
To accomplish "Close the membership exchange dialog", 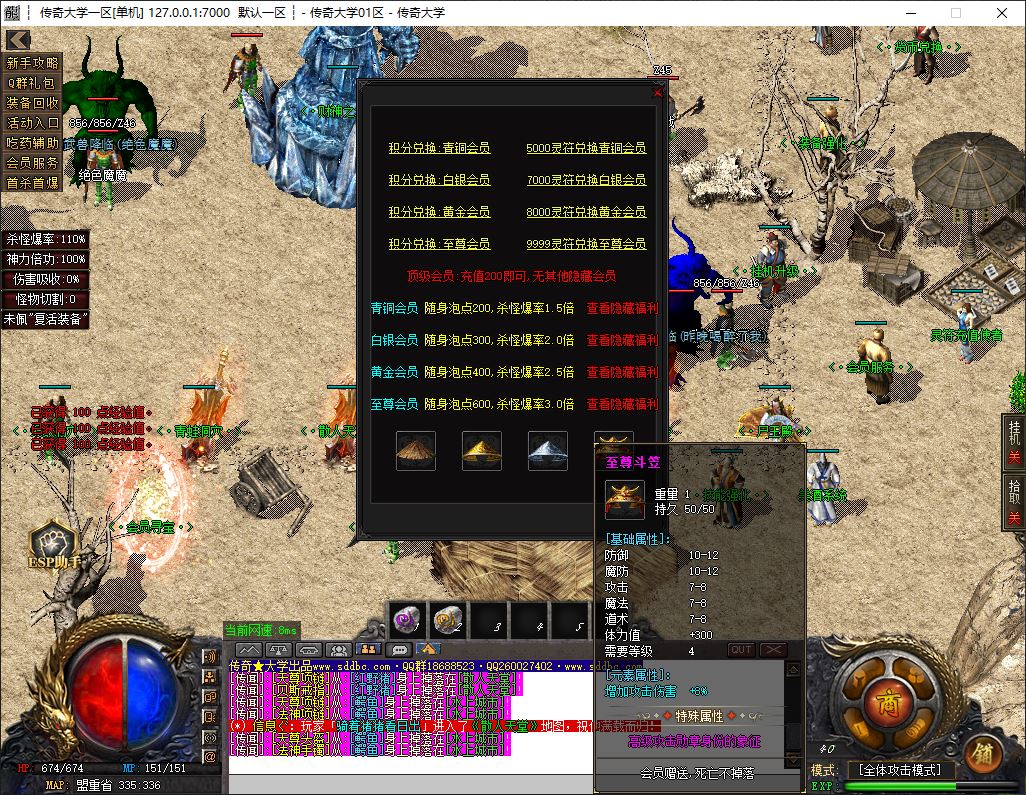I will [x=657, y=91].
